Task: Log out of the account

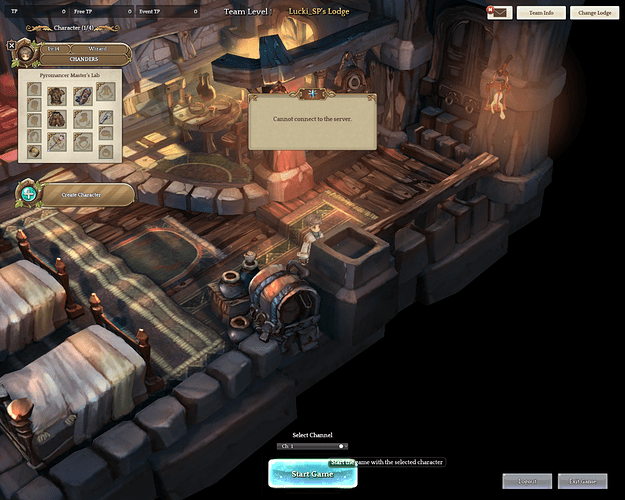Action: coord(526,481)
